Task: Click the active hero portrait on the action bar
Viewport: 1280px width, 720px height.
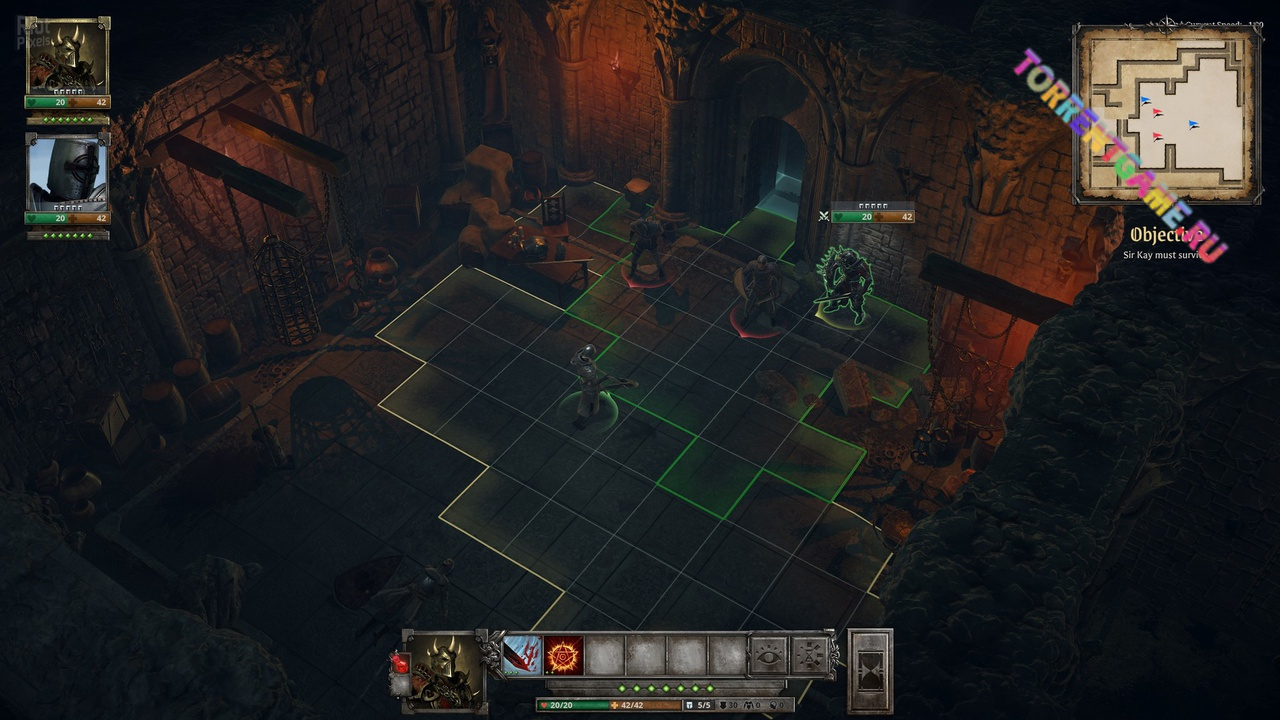Action: click(x=443, y=670)
